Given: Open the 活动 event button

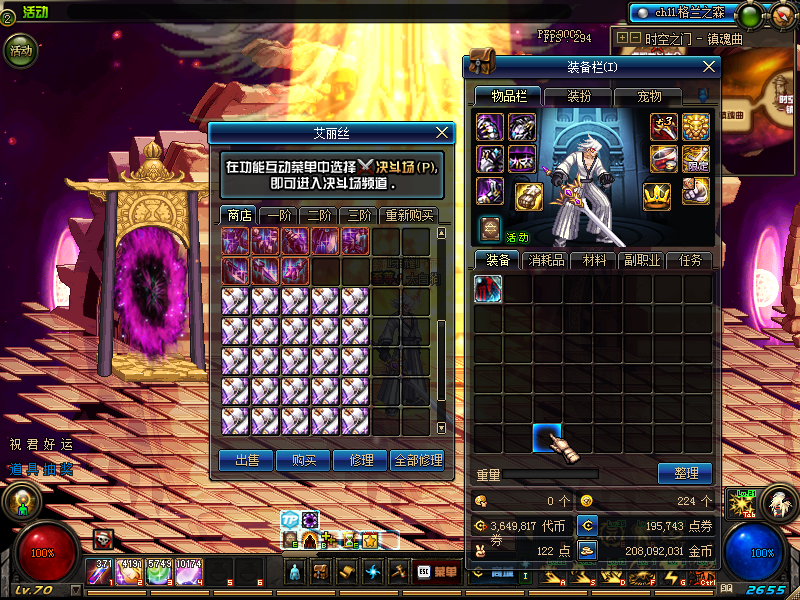Looking at the screenshot, I should tap(21, 50).
